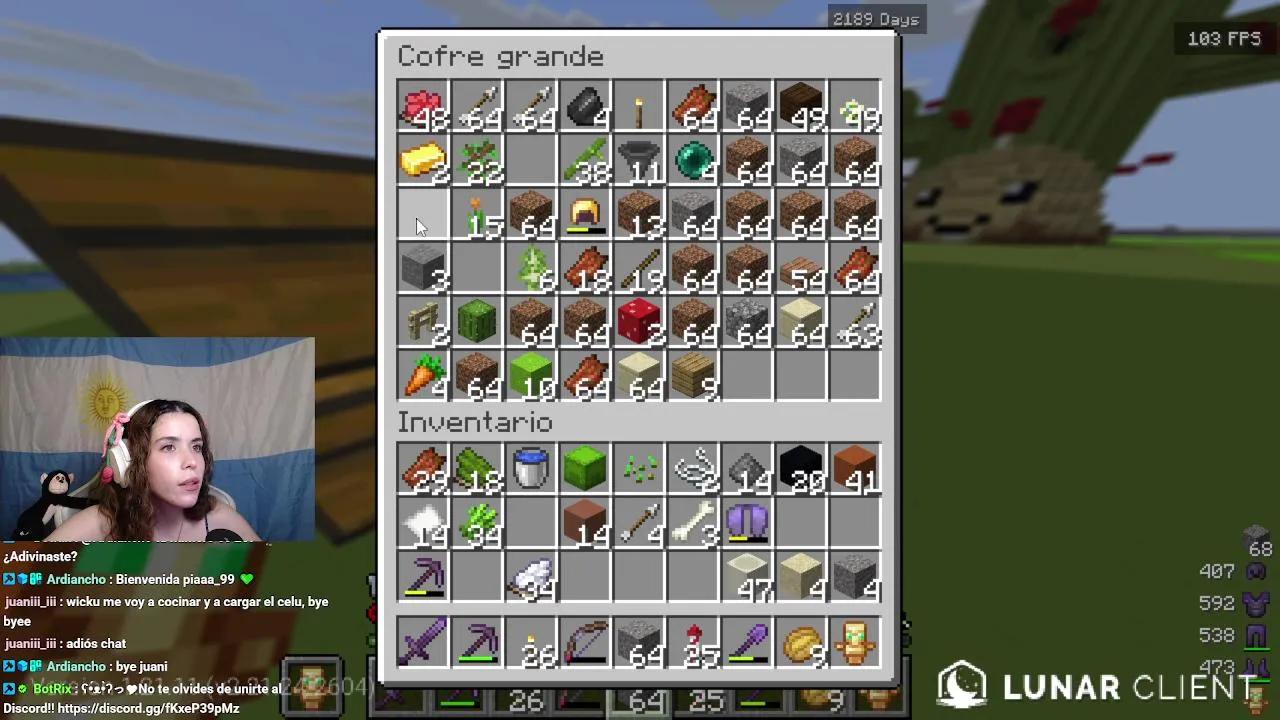The height and width of the screenshot is (720, 1280).
Task: Pick up the carrot stack of 4
Action: (422, 375)
